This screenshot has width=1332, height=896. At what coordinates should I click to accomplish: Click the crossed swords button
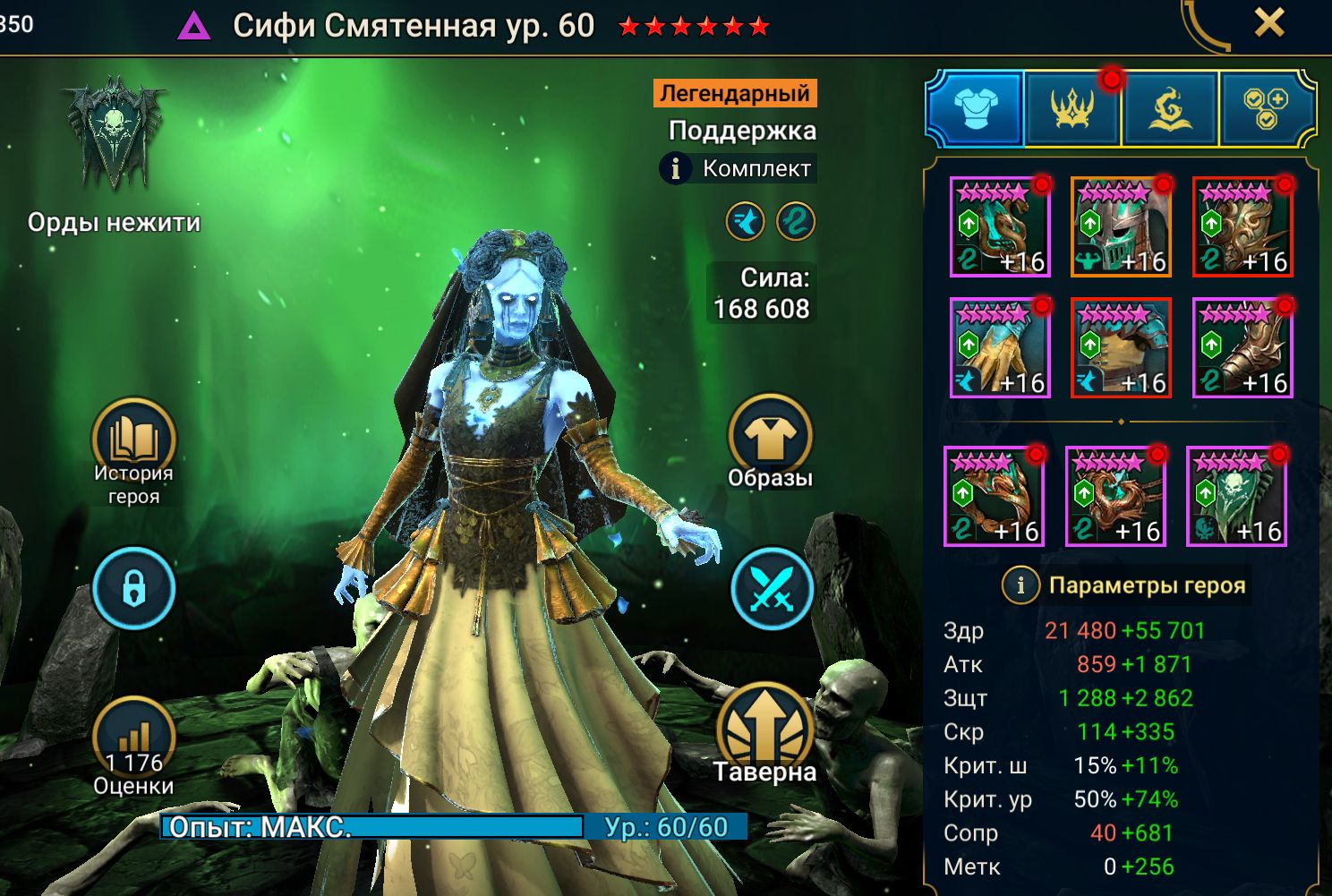(x=771, y=589)
